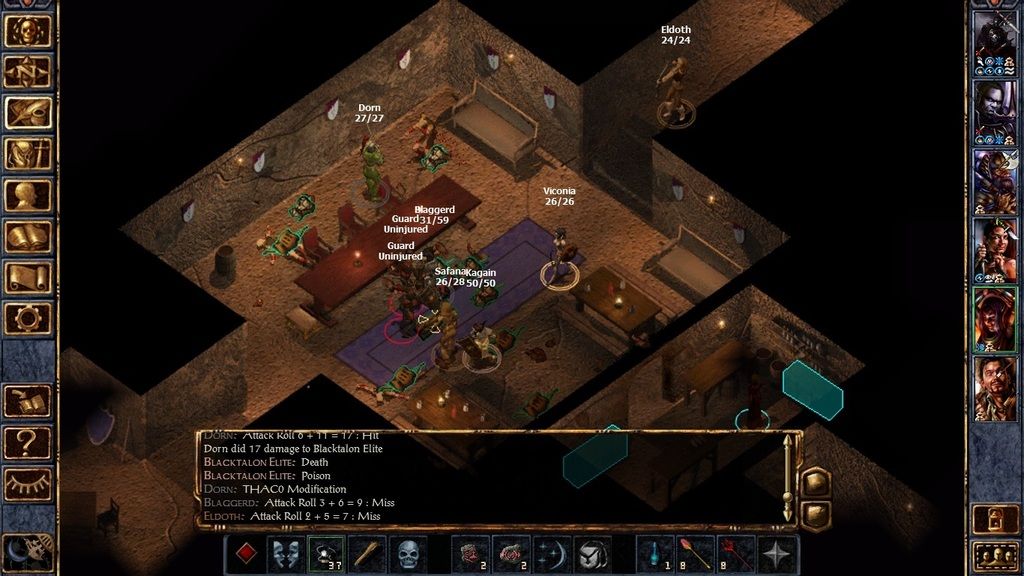Open the moon and stars spell button
This screenshot has height=576, width=1024.
552,553
